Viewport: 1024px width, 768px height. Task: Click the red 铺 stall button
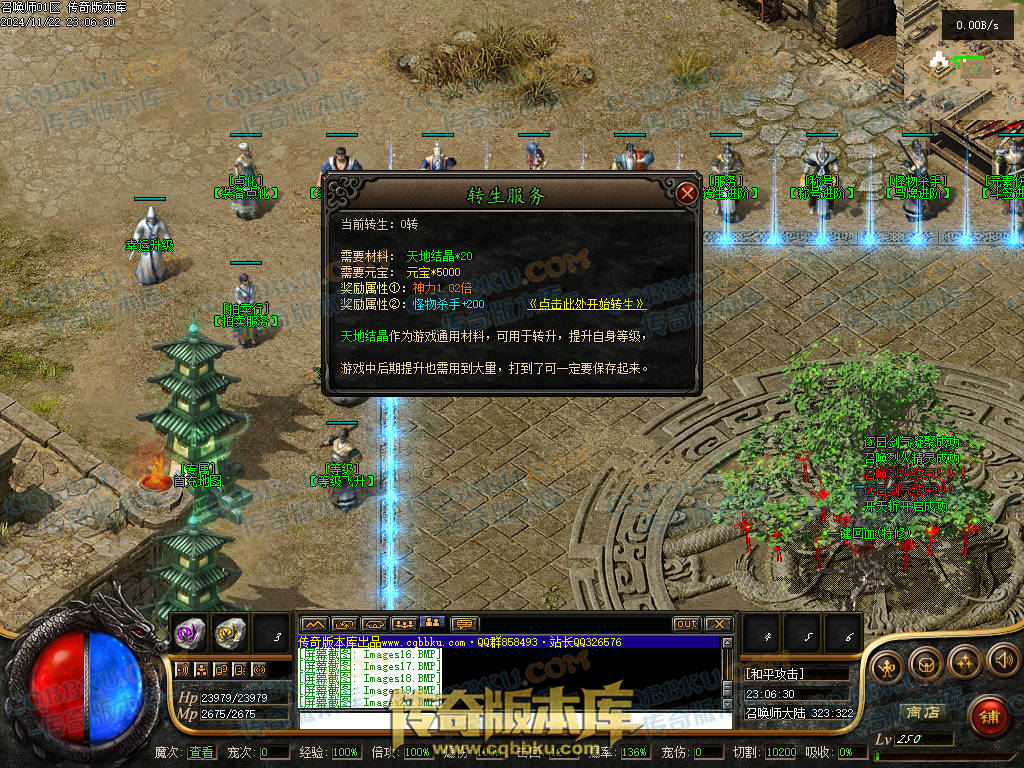point(988,716)
